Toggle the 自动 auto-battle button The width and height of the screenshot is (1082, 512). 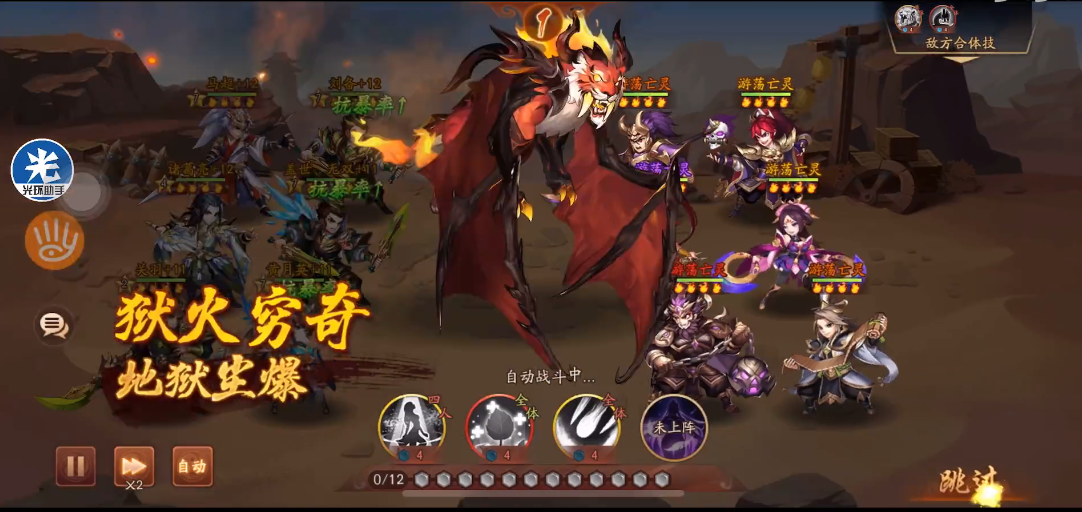pyautogui.click(x=192, y=466)
